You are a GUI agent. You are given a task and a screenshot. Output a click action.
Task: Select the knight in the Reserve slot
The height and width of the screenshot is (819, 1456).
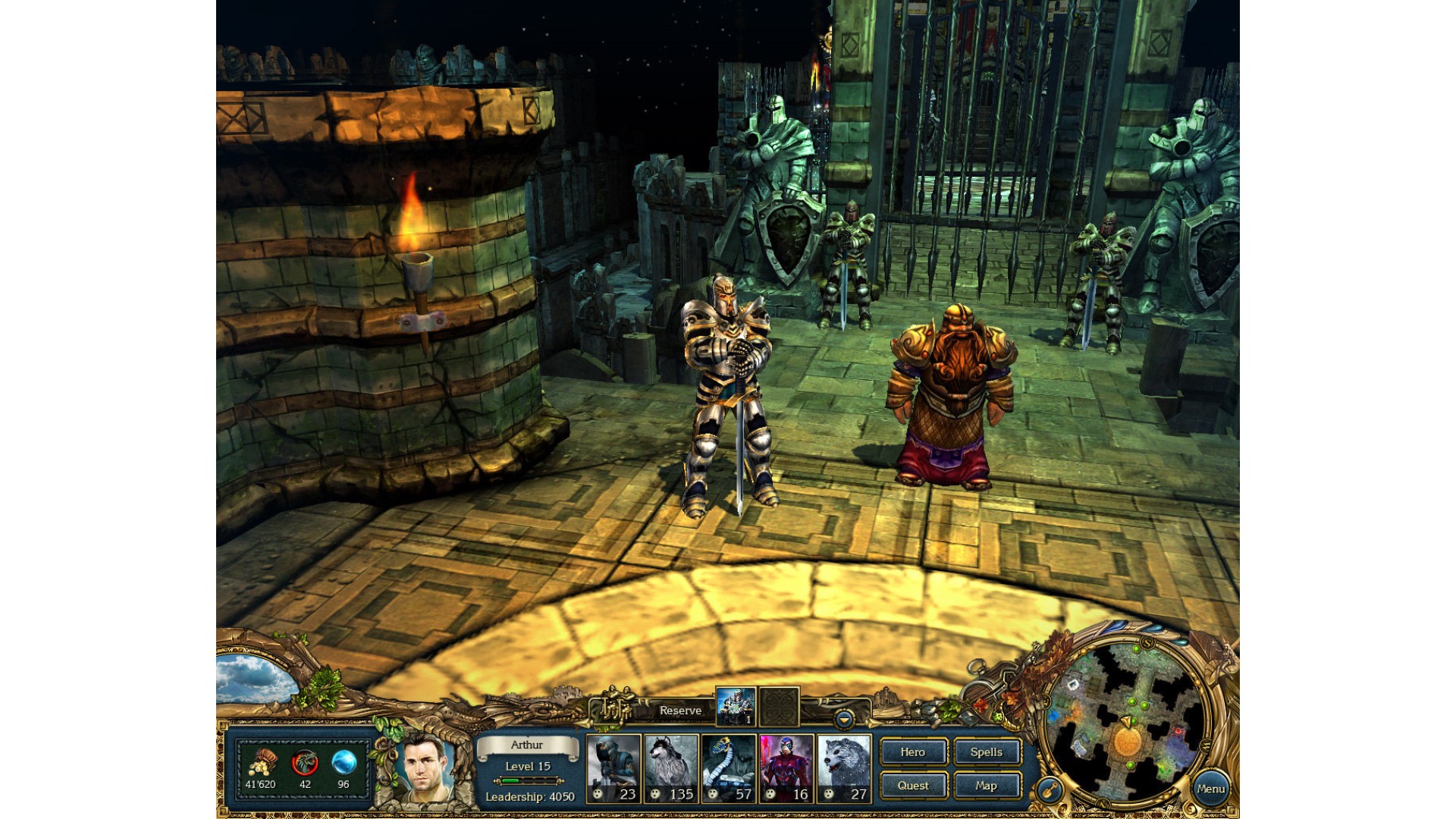tap(736, 707)
